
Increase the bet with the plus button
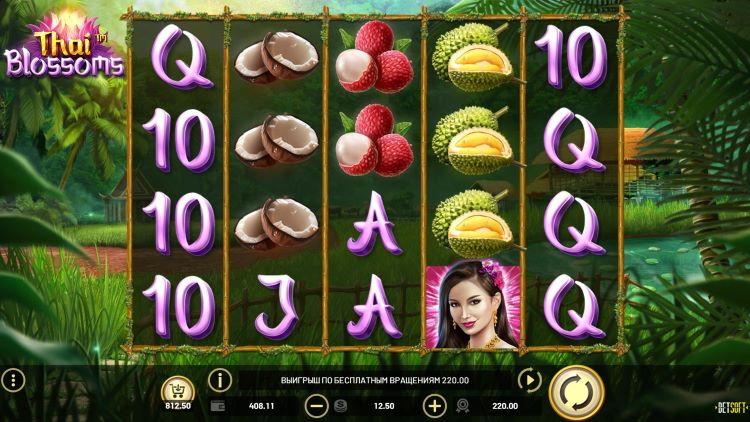click(435, 406)
